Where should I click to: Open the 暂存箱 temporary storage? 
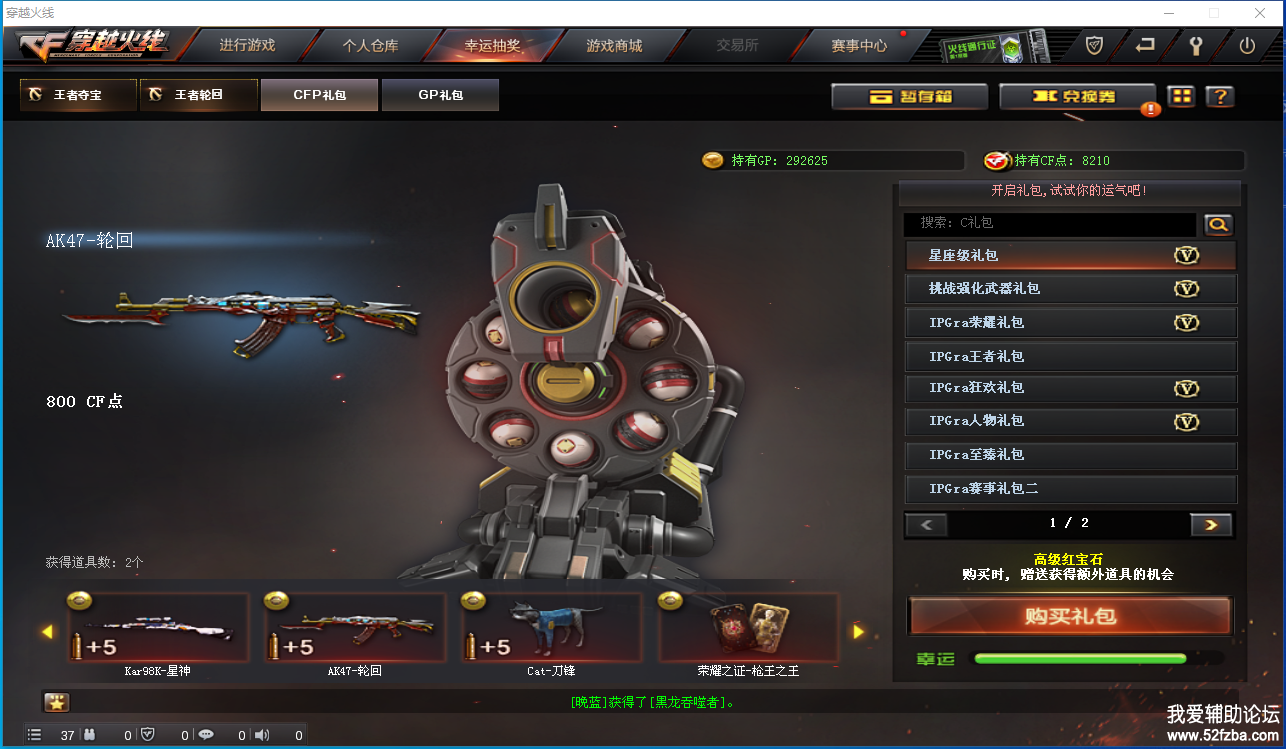pyautogui.click(x=909, y=97)
